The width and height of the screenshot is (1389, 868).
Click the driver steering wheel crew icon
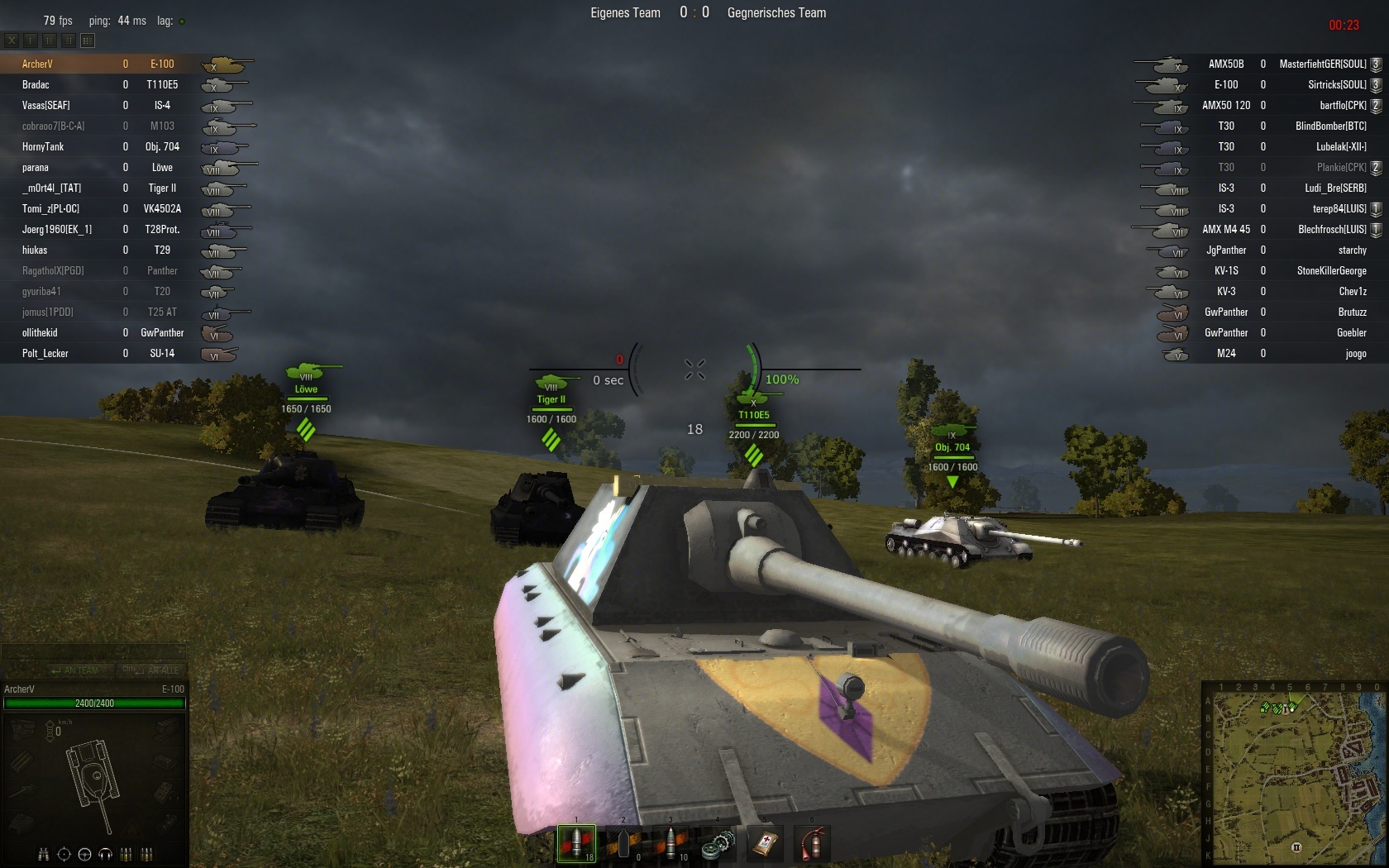click(84, 854)
